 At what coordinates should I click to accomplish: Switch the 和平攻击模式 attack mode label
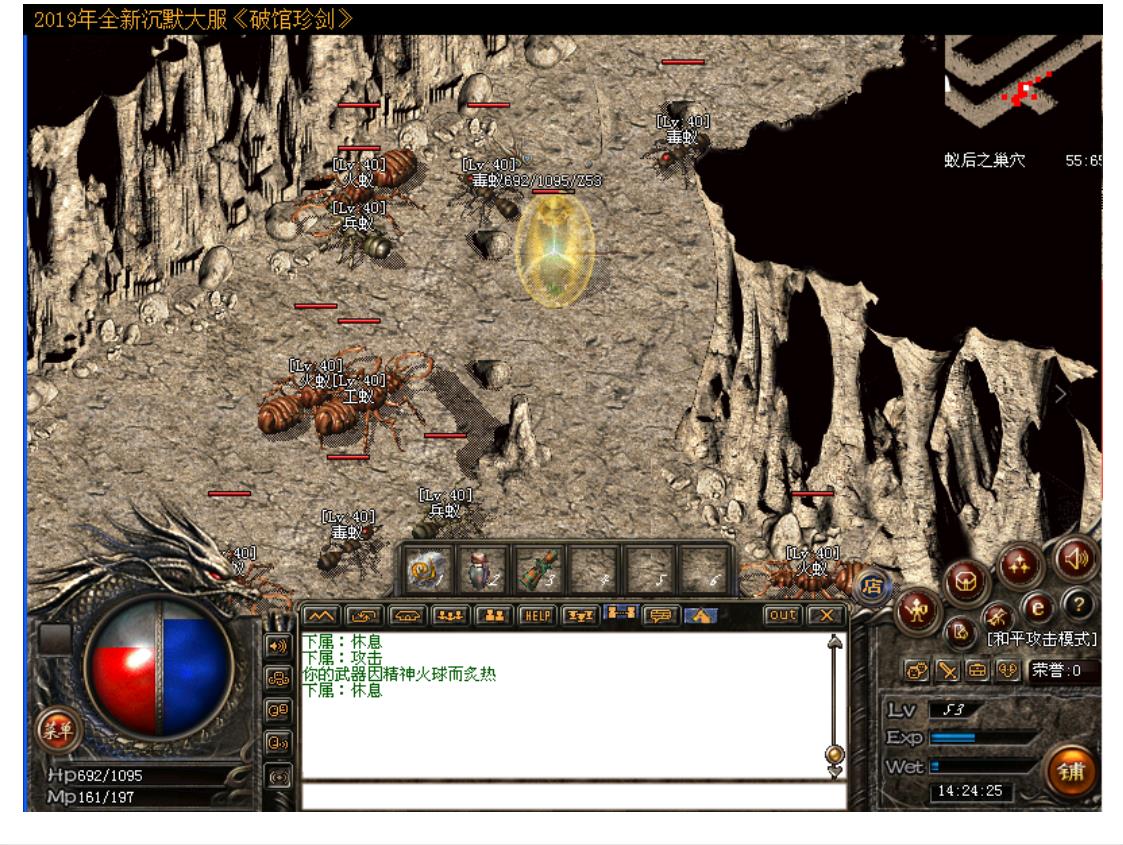[x=1041, y=638]
